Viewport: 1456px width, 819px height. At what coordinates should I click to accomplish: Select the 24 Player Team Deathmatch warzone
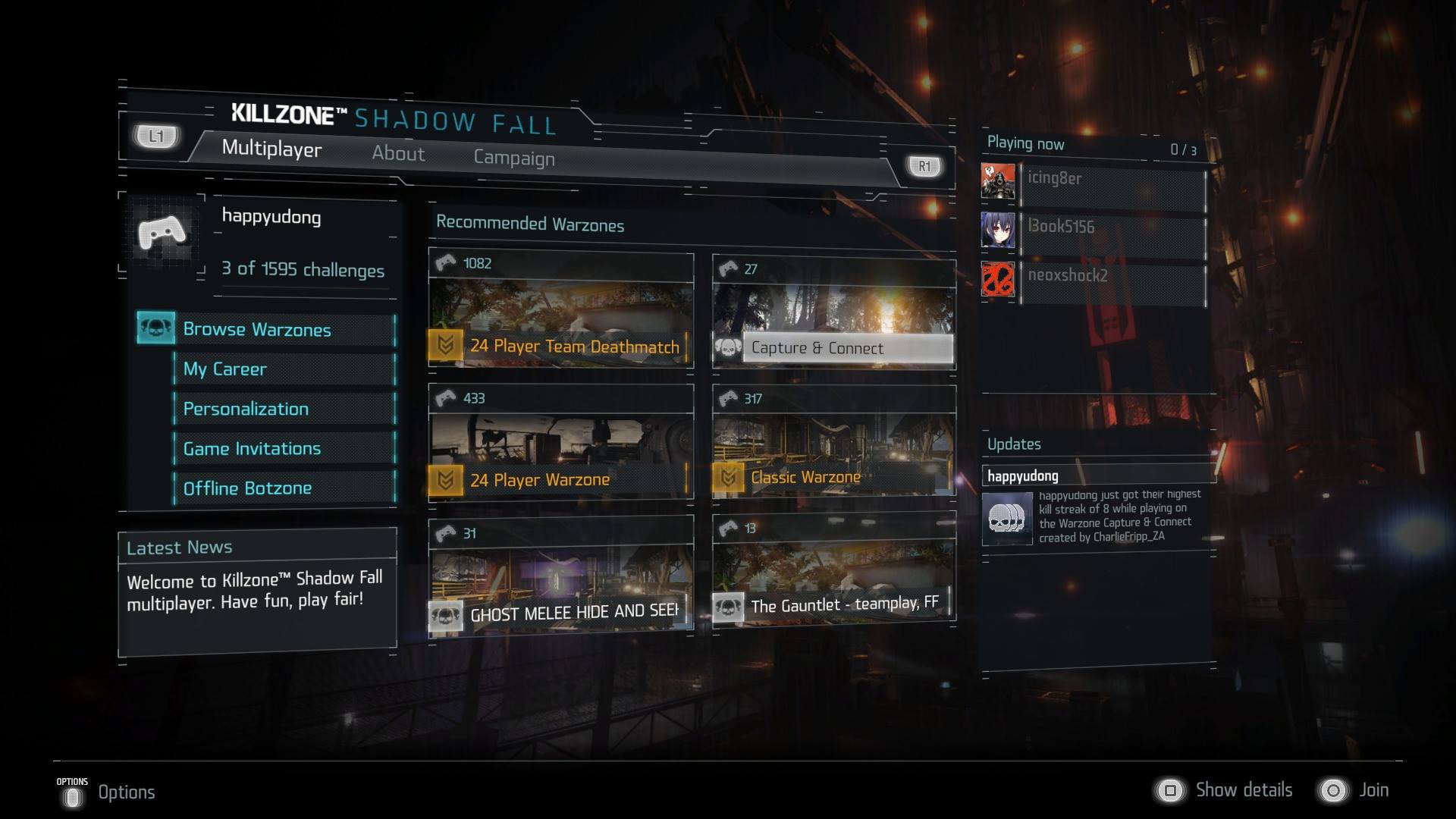(x=560, y=311)
